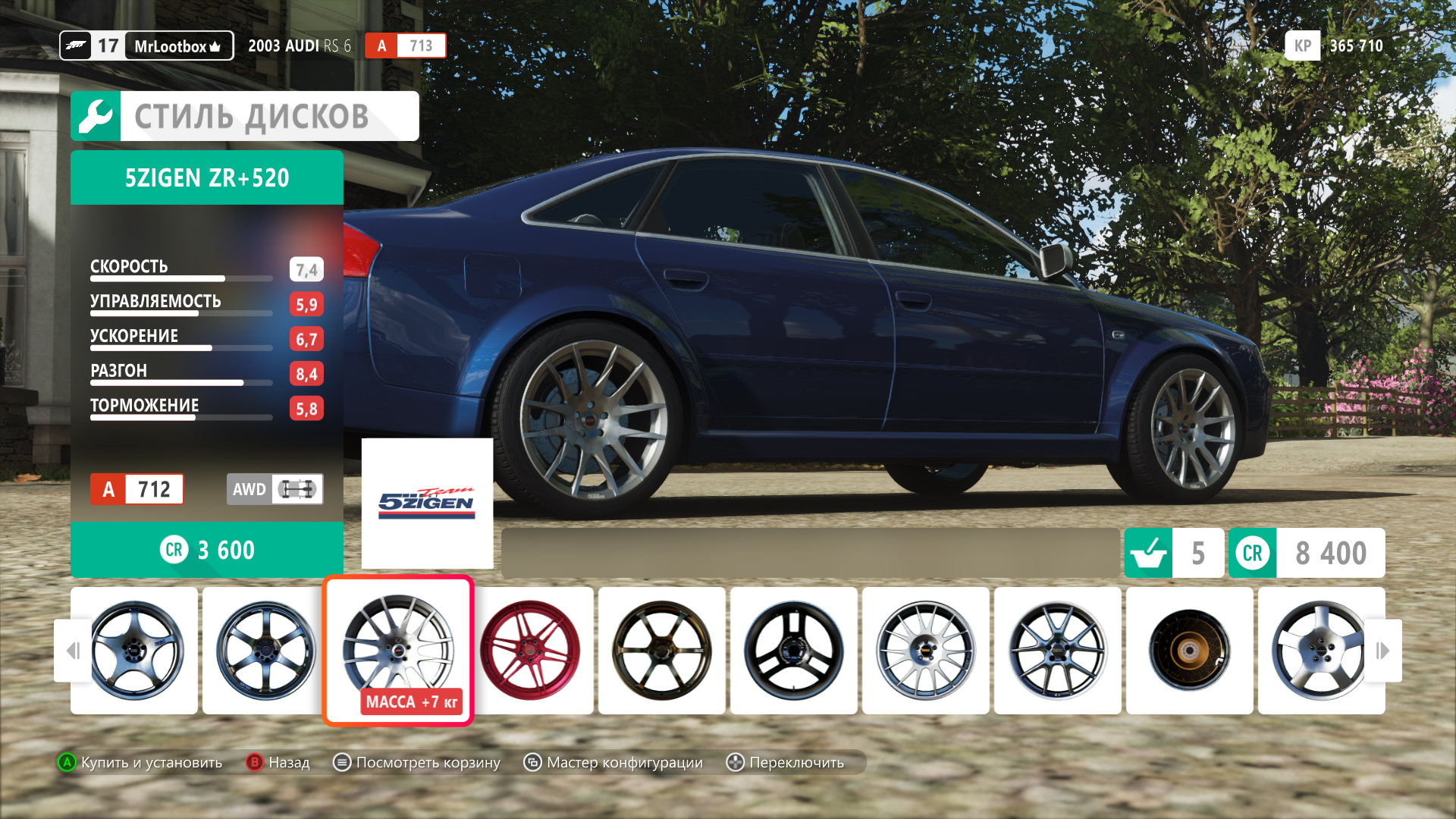This screenshot has height=819, width=1456.
Task: Click the 'Переключить' option
Action: pyautogui.click(x=786, y=762)
